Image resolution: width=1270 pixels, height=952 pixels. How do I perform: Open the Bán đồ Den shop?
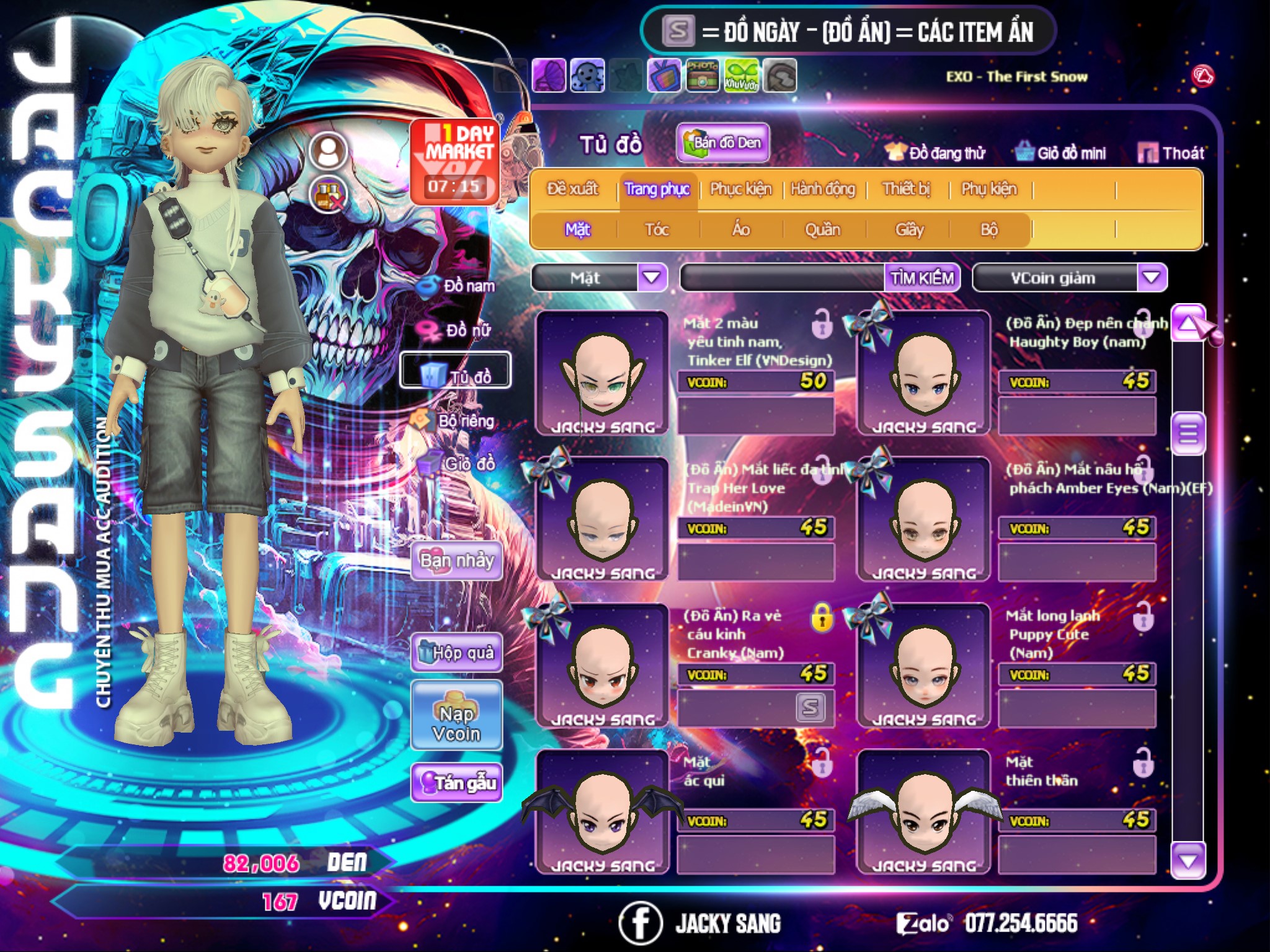(x=722, y=143)
